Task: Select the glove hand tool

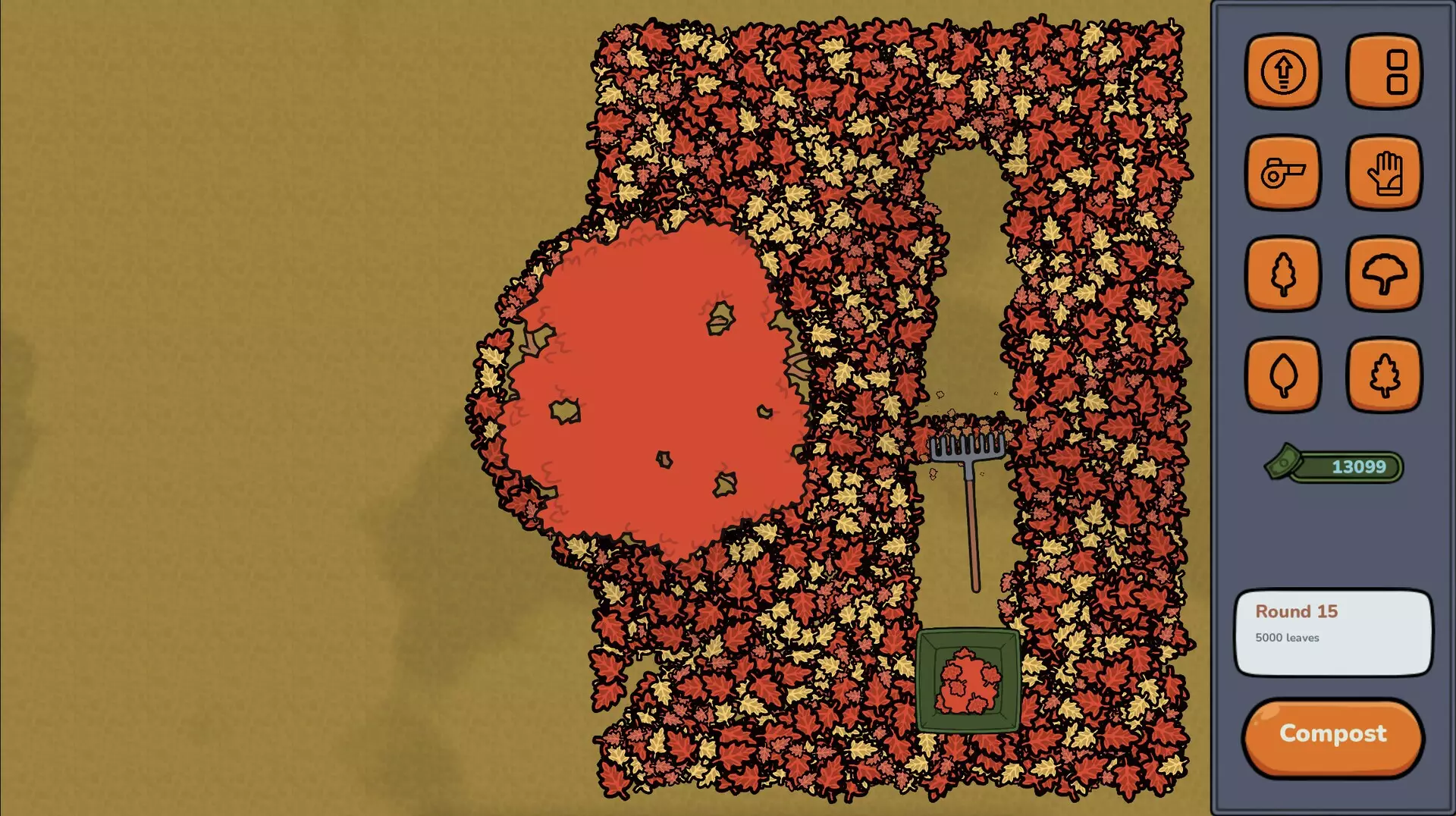Action: (x=1384, y=173)
